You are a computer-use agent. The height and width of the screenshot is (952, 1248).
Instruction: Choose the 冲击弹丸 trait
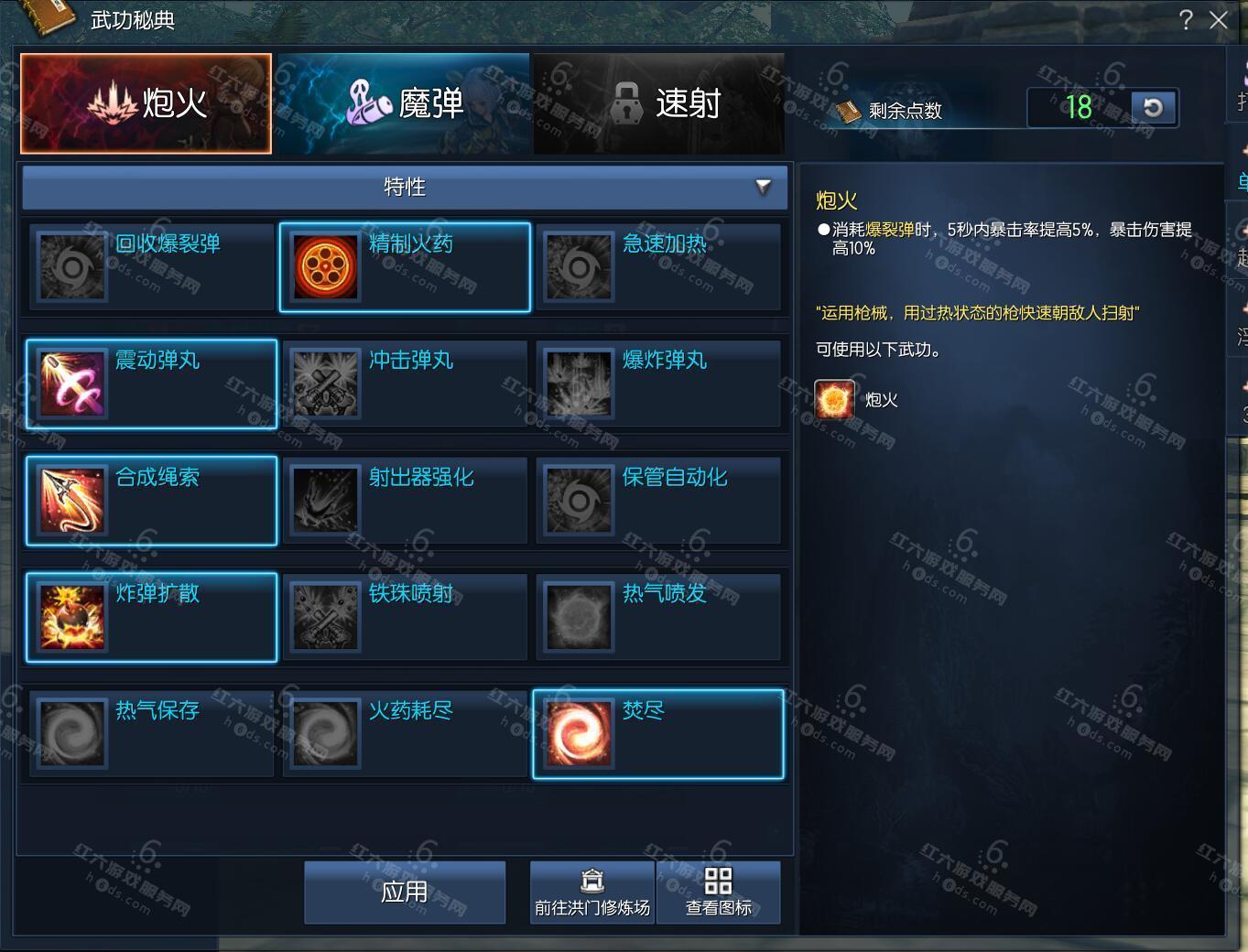click(405, 384)
